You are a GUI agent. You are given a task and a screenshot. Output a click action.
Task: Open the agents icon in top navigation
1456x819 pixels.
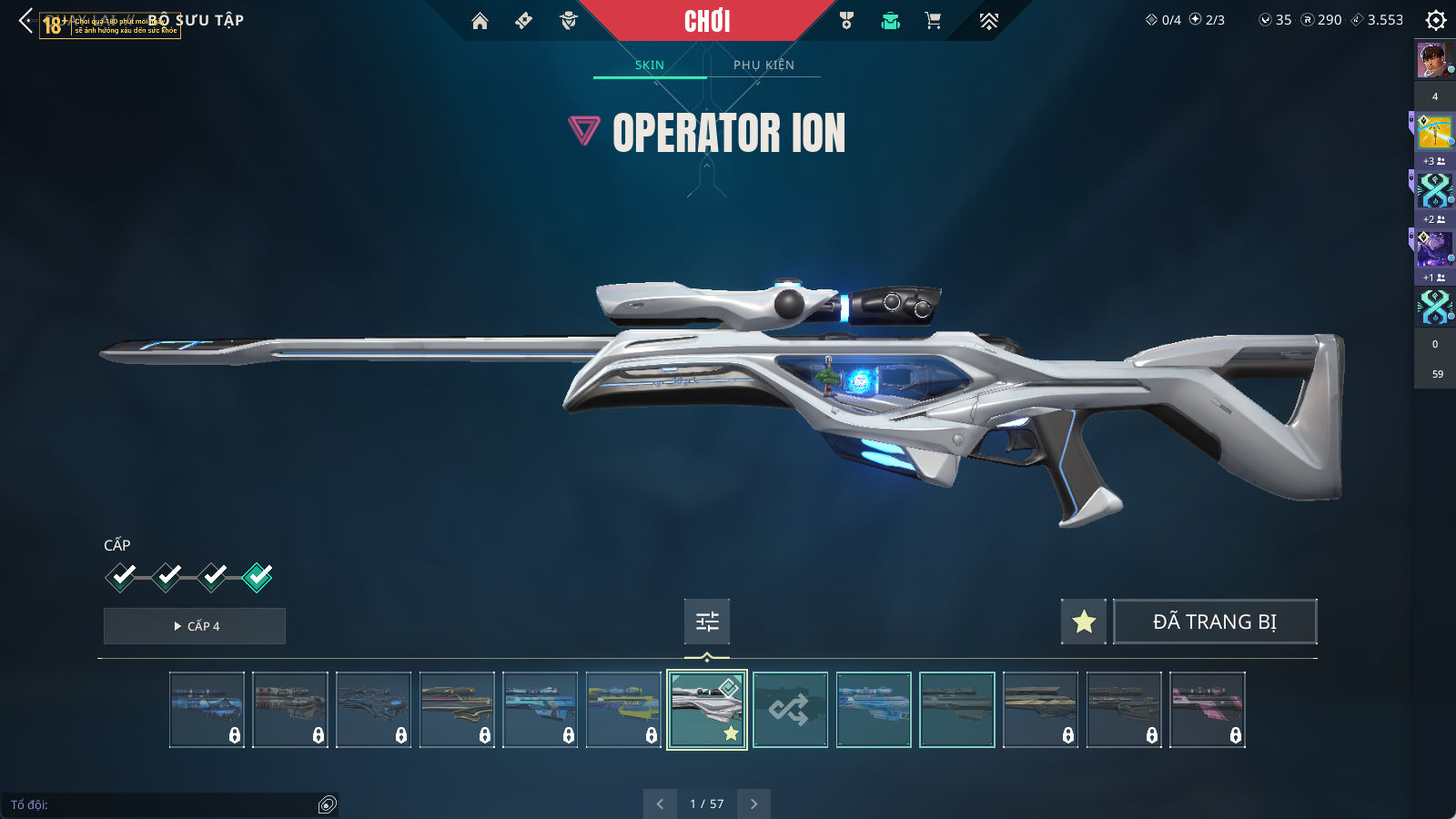click(x=569, y=21)
